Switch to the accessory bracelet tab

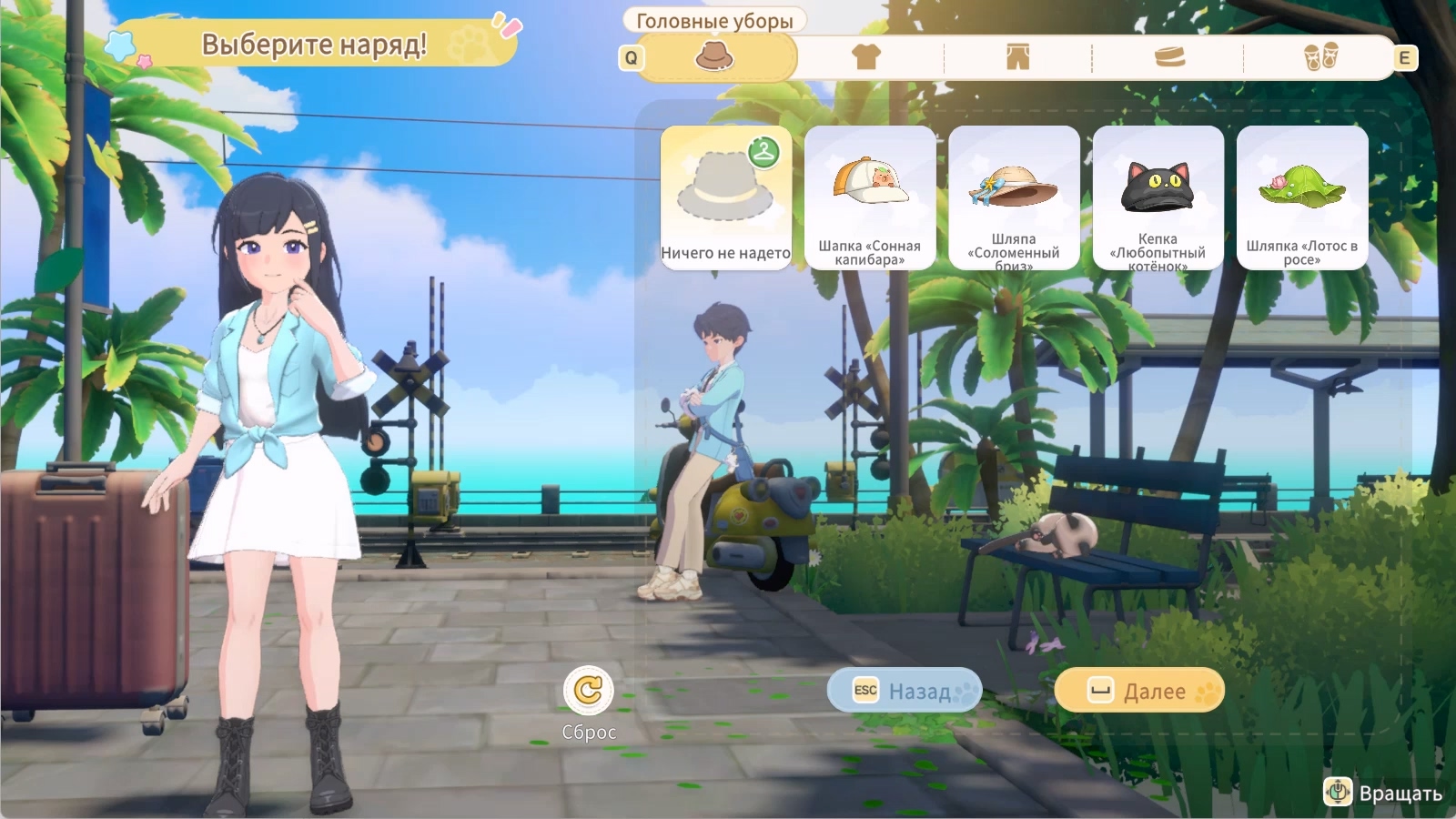coord(1169,57)
